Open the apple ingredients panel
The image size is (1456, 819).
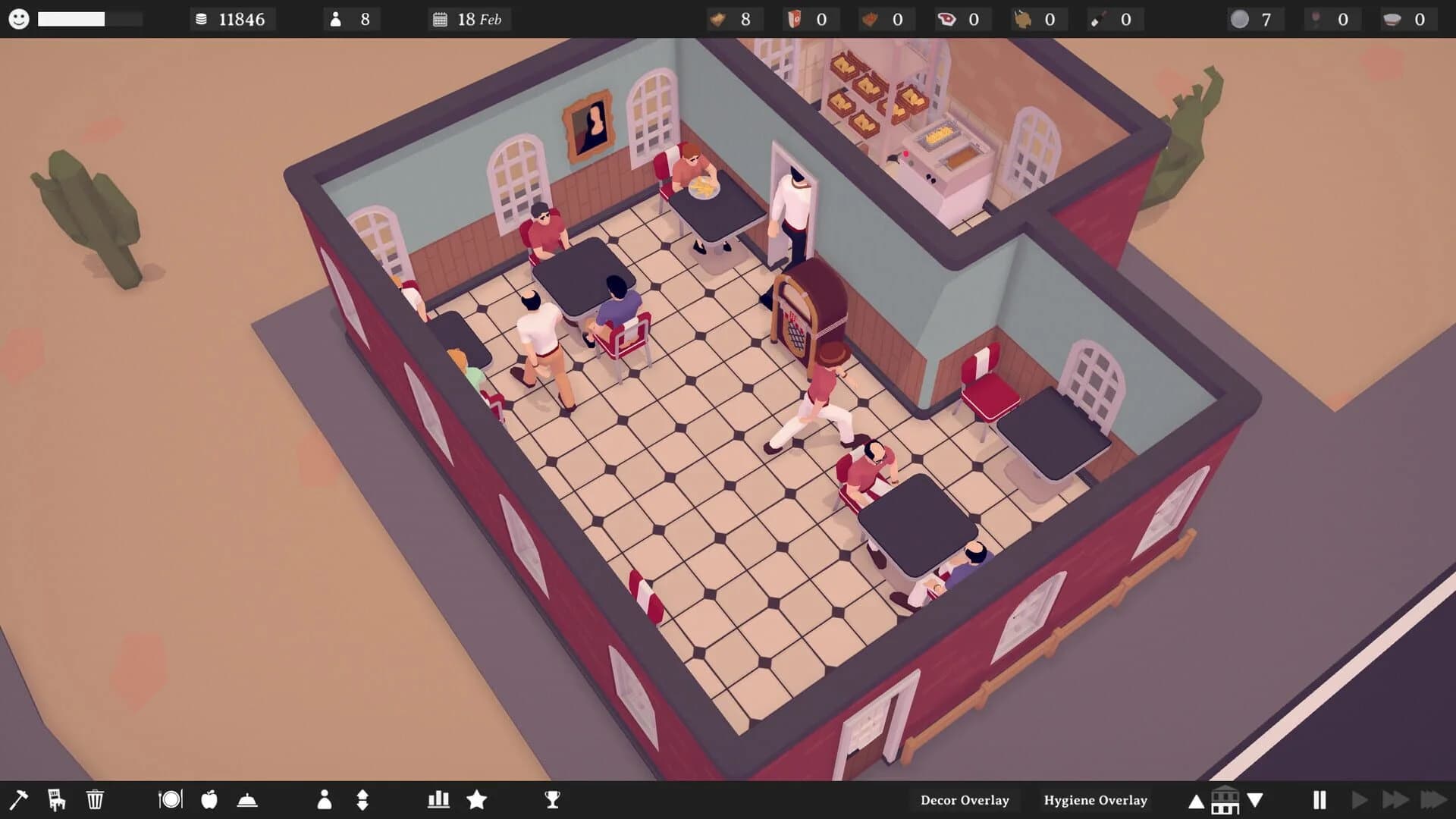(x=209, y=799)
